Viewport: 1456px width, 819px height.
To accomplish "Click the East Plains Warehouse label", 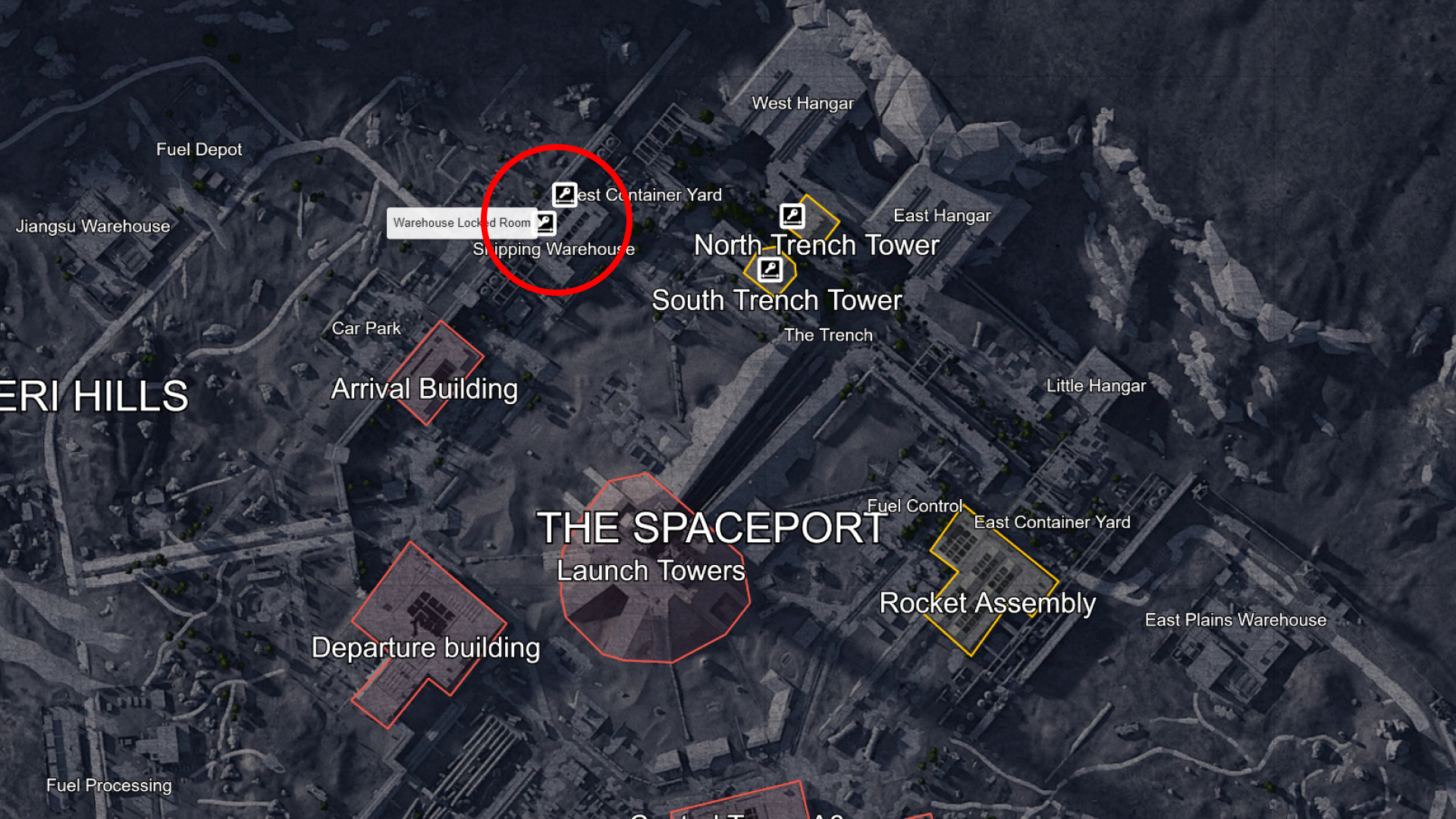I will [1235, 620].
